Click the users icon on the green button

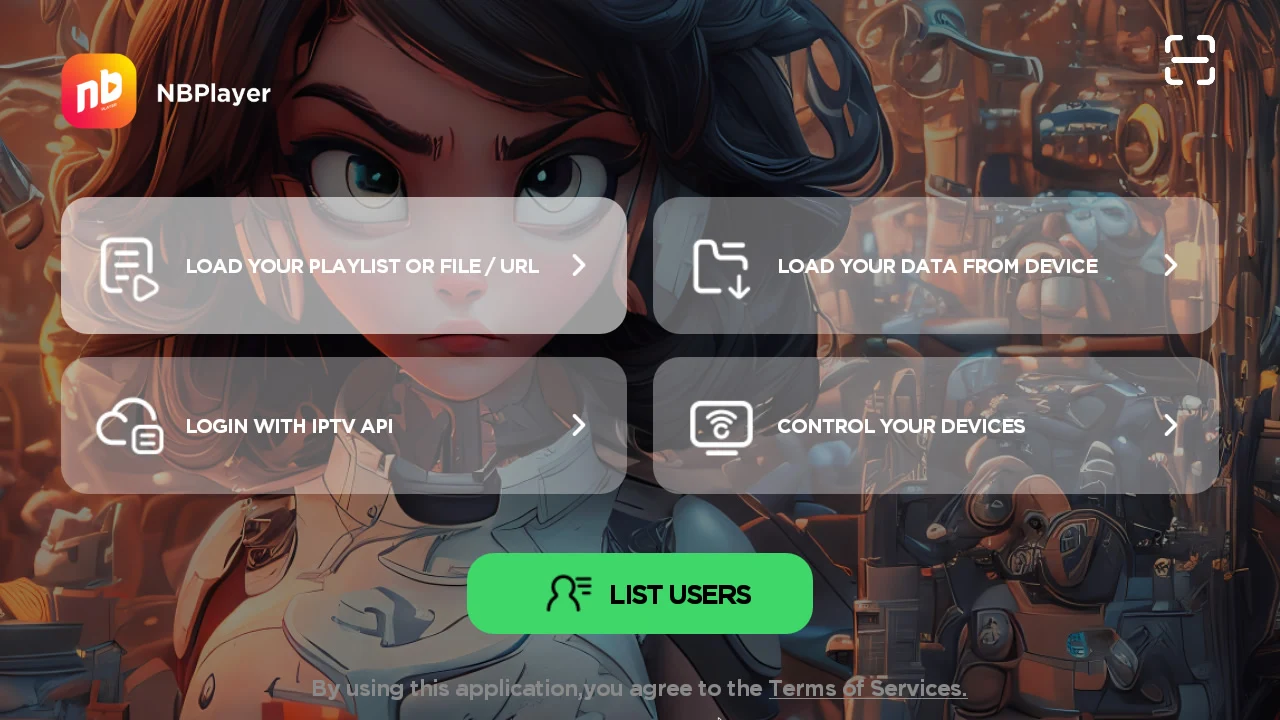point(568,593)
